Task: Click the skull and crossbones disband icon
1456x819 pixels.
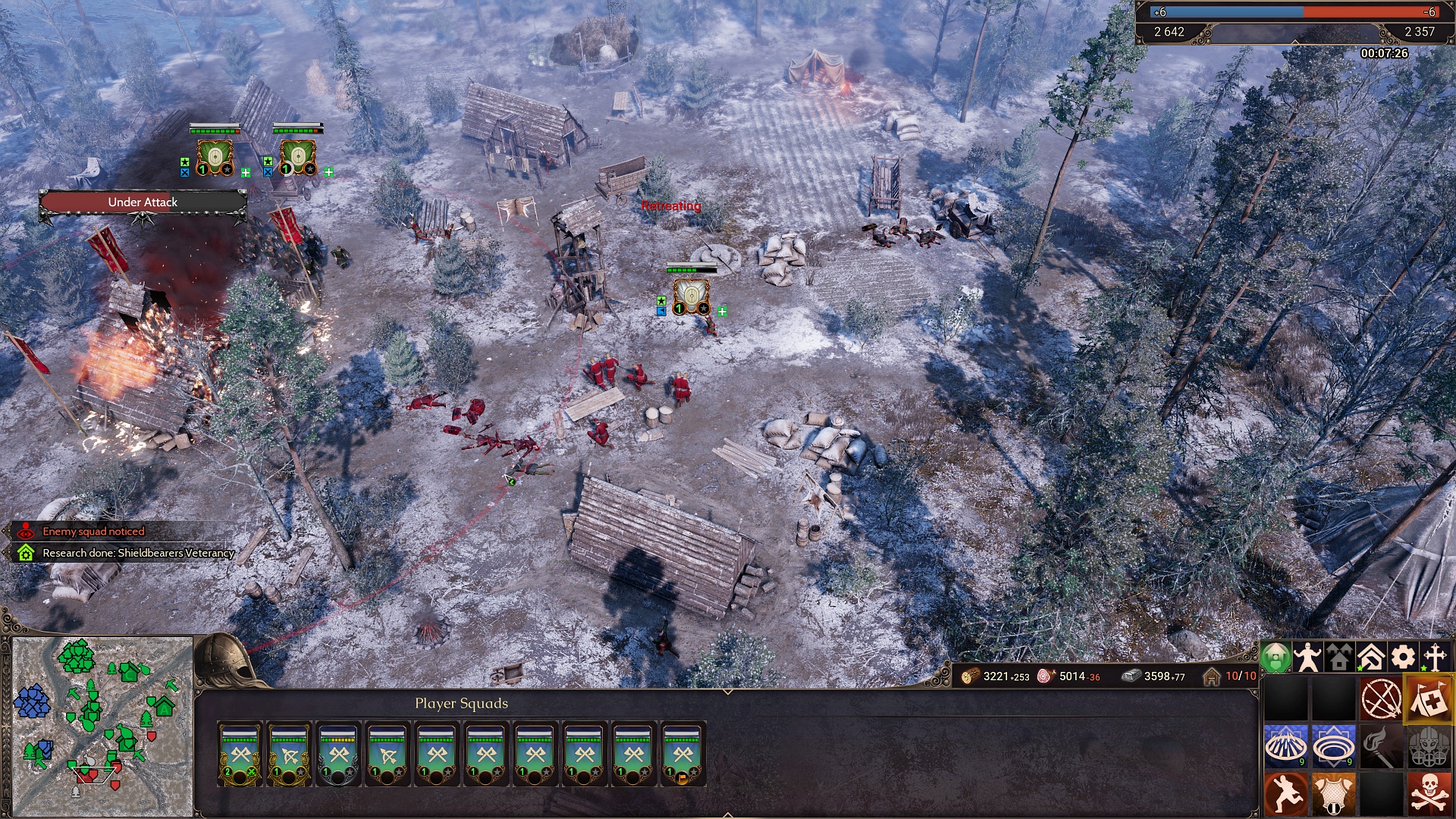Action: pos(1429,794)
